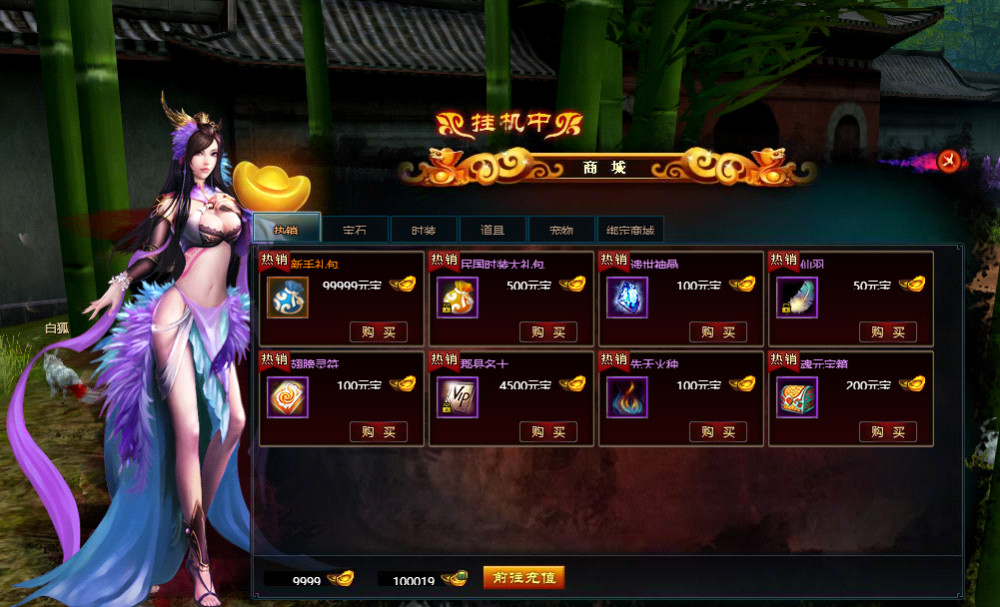The width and height of the screenshot is (1000, 607).
Task: Switch to the 热销 tab
Action: (287, 229)
